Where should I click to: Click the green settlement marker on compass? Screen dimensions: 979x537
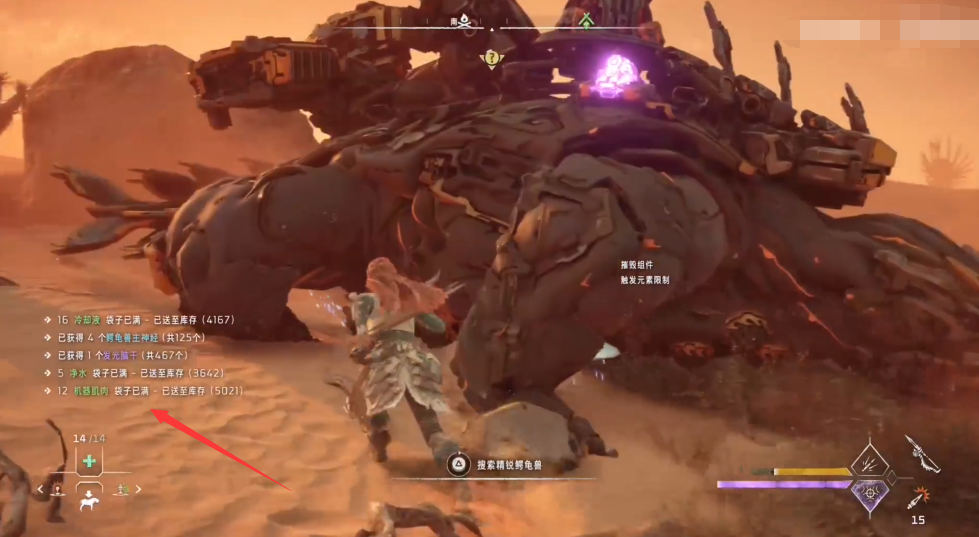click(586, 20)
